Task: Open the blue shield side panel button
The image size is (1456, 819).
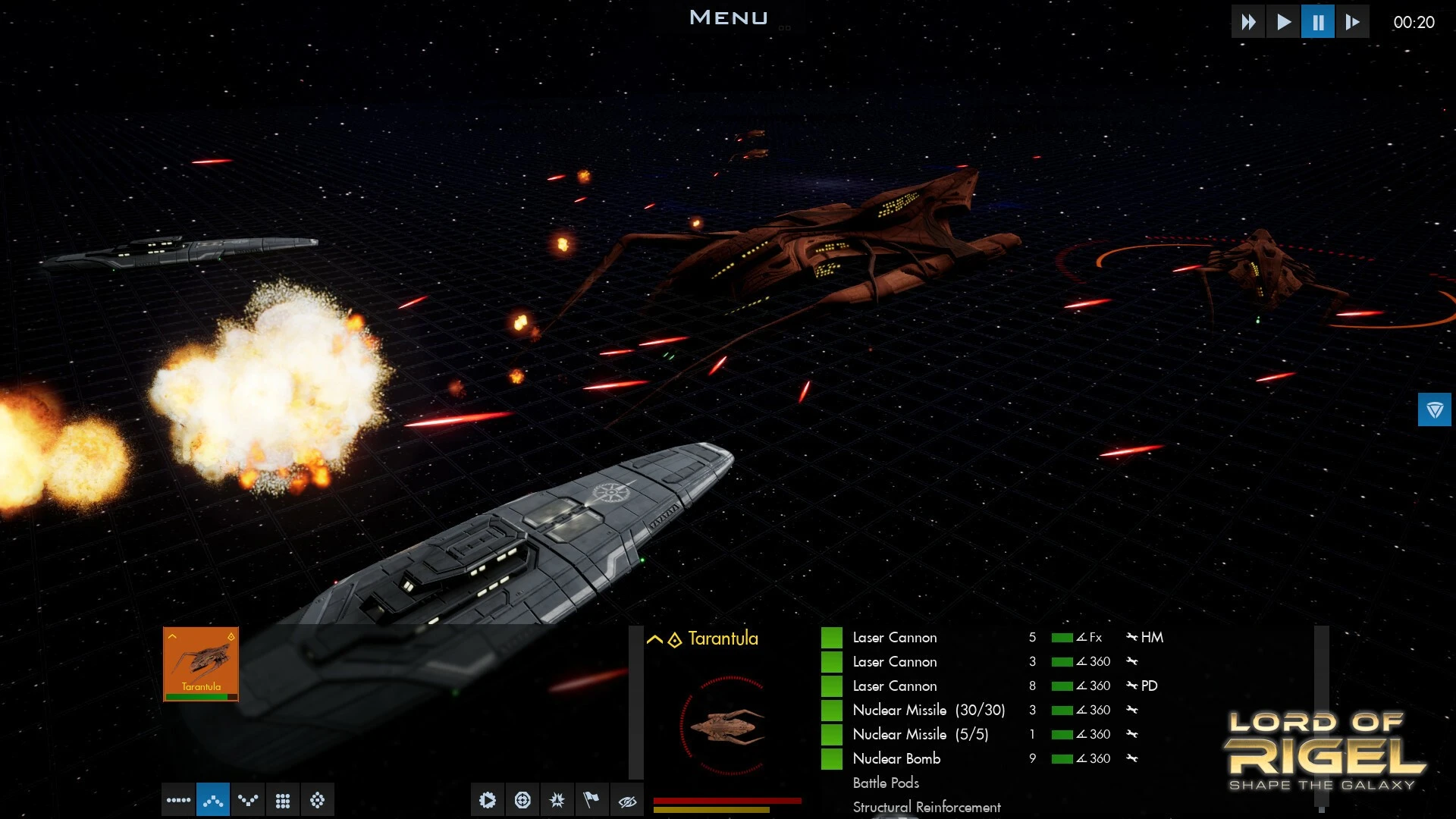Action: 1434,409
